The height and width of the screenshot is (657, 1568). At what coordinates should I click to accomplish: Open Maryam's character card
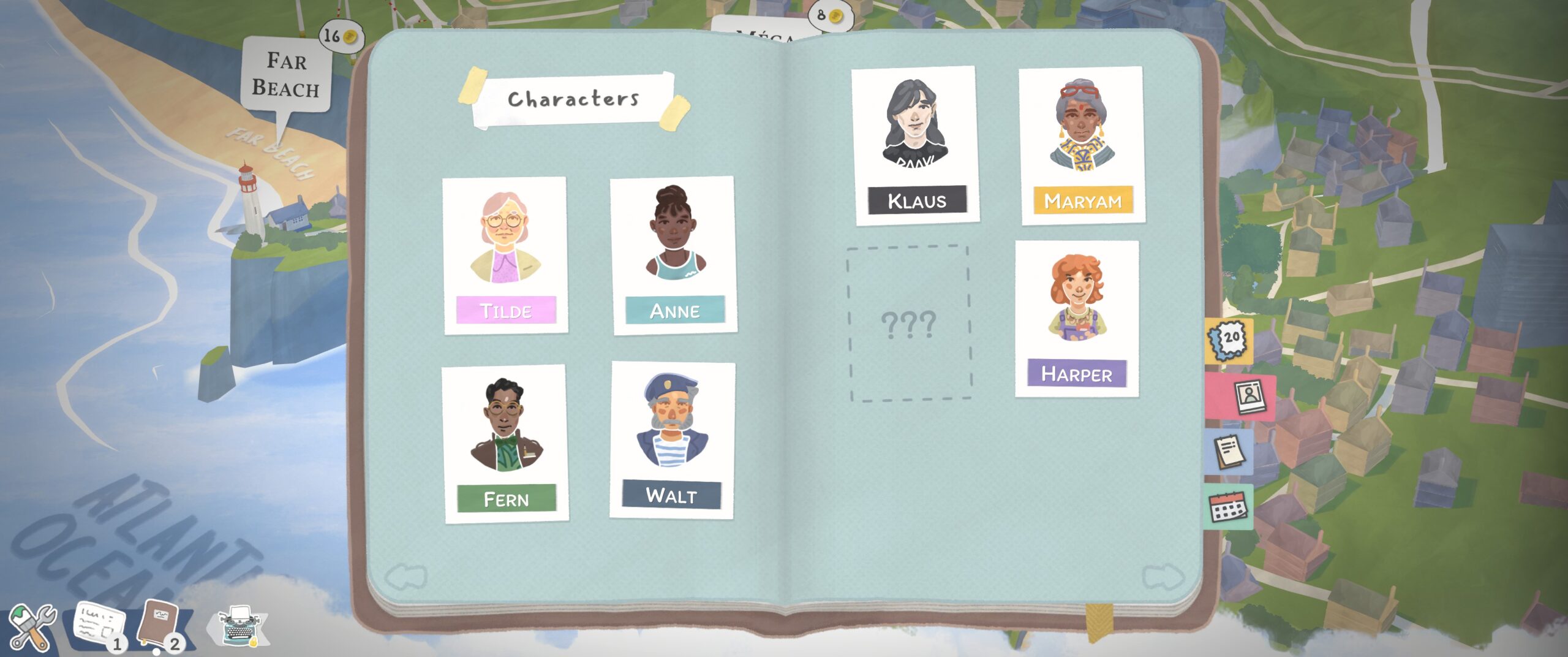click(1082, 145)
